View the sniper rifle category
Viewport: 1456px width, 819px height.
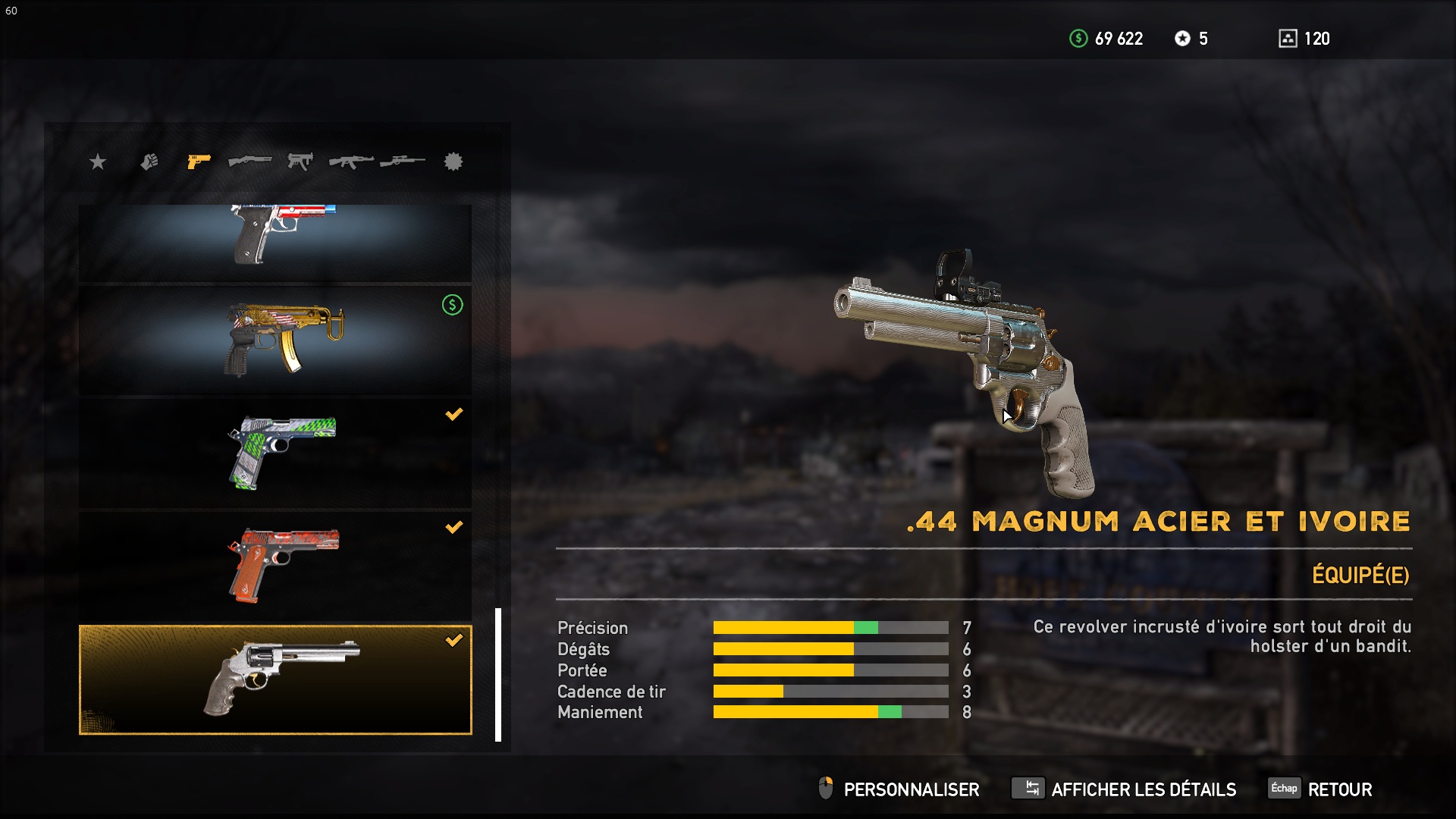[403, 162]
